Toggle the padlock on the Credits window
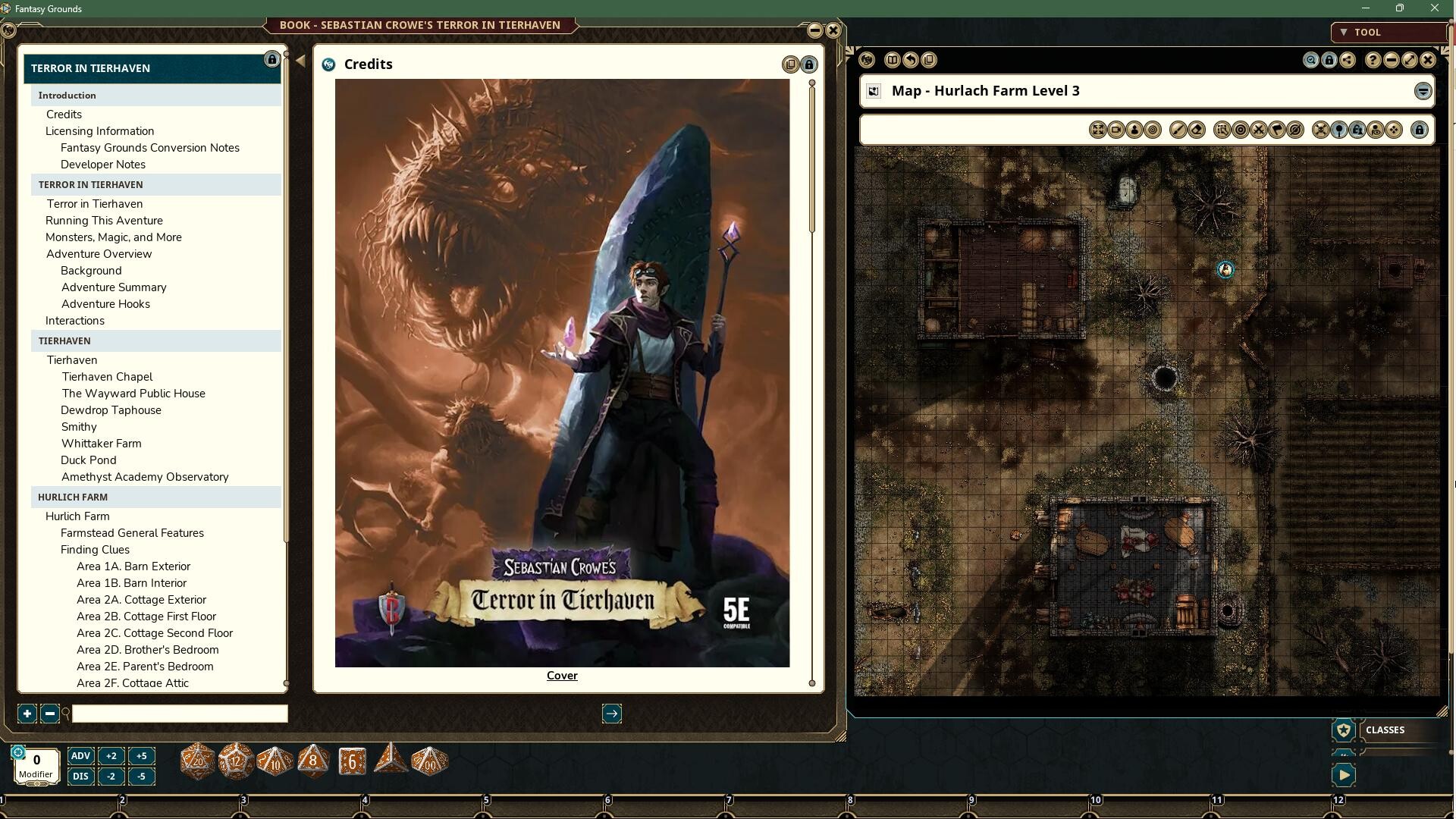Screen dimensions: 1456x819 808,64
